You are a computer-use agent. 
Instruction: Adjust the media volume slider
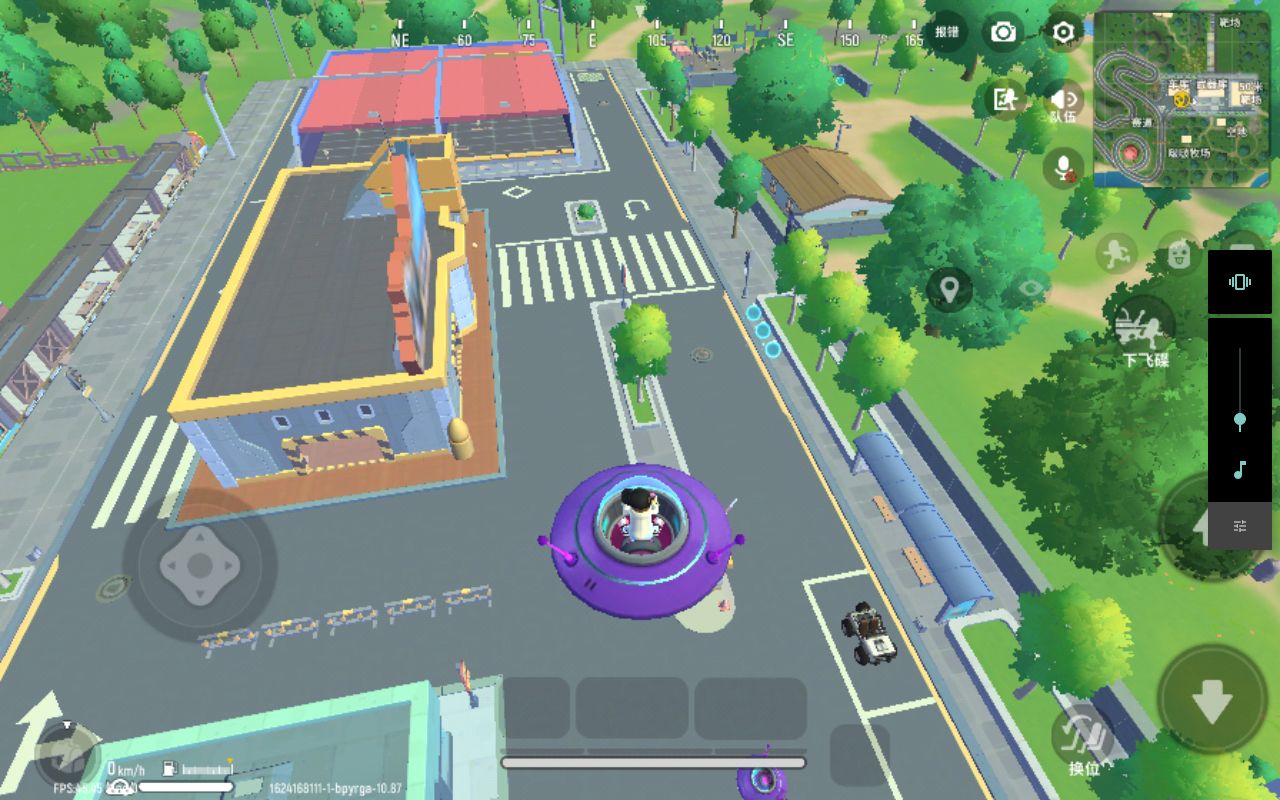[1239, 420]
